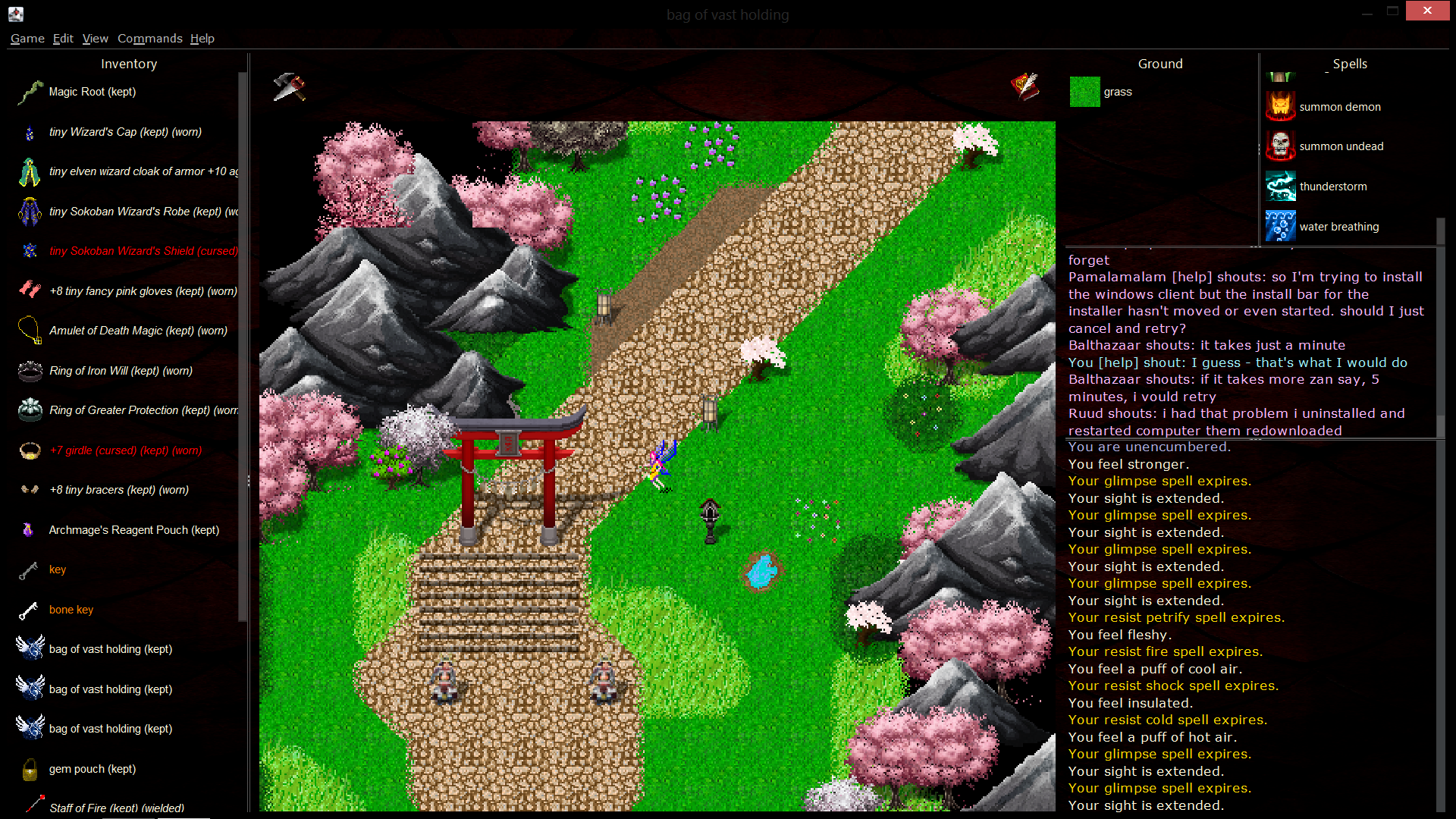Cast the water breathing spell
1456x819 pixels.
[x=1338, y=227]
